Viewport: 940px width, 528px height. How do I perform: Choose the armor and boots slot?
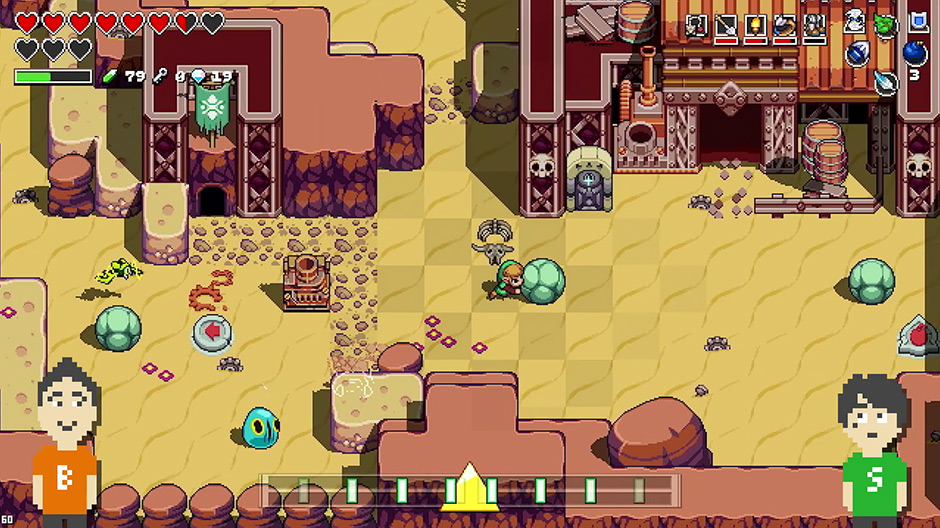[x=815, y=26]
